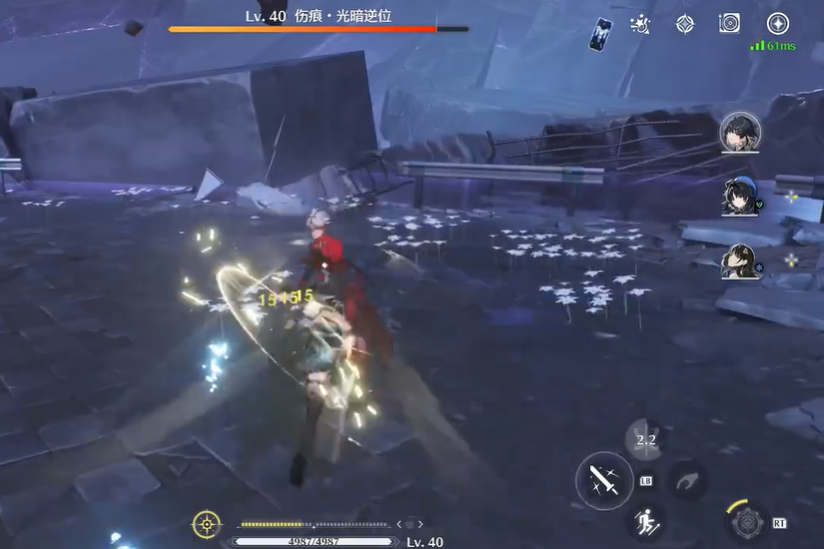The image size is (824, 549).
Task: Switch to the top party member portrait
Action: (x=740, y=132)
